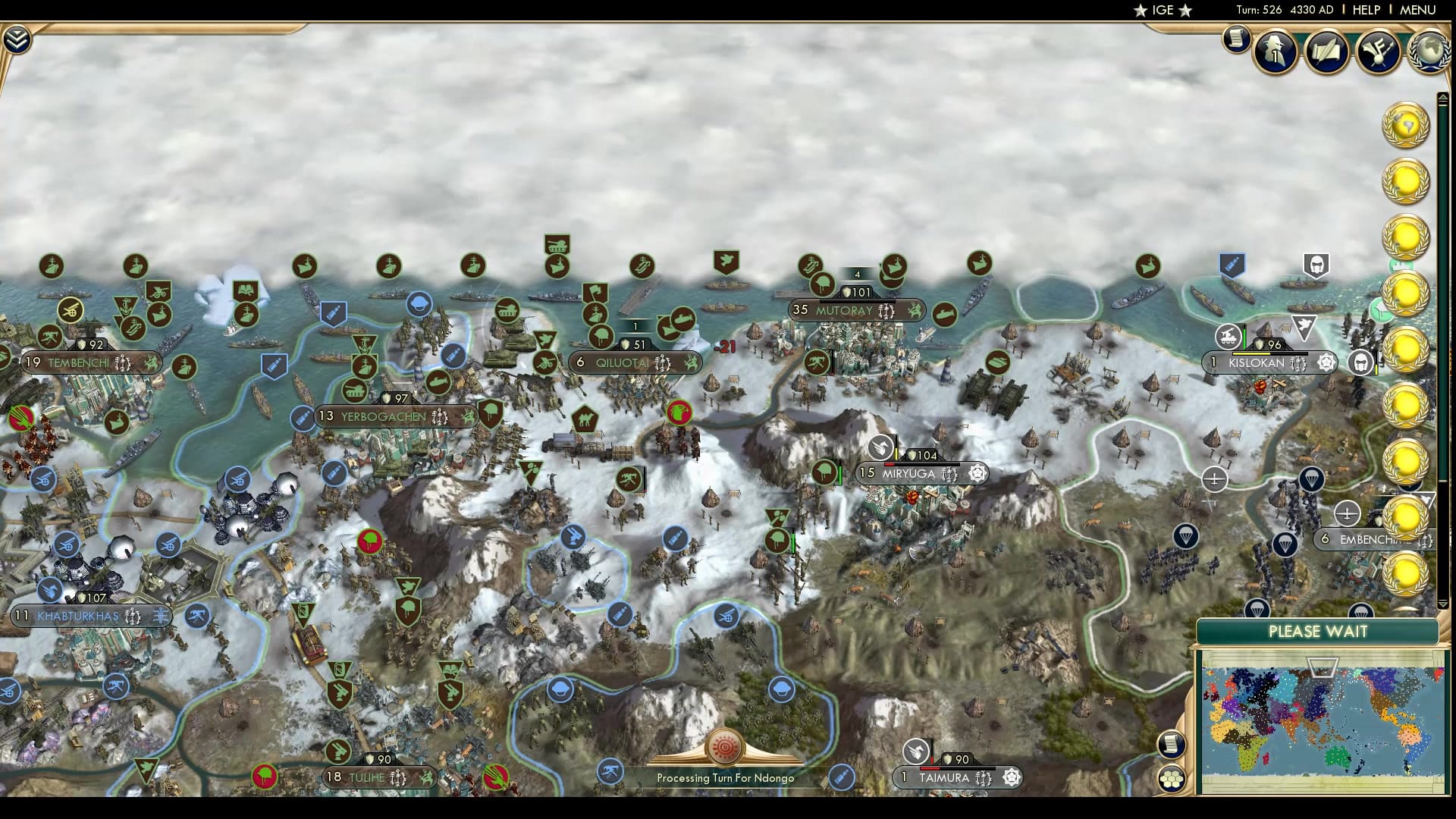The image size is (1456, 819).
Task: Open the game MENU
Action: tap(1417, 10)
